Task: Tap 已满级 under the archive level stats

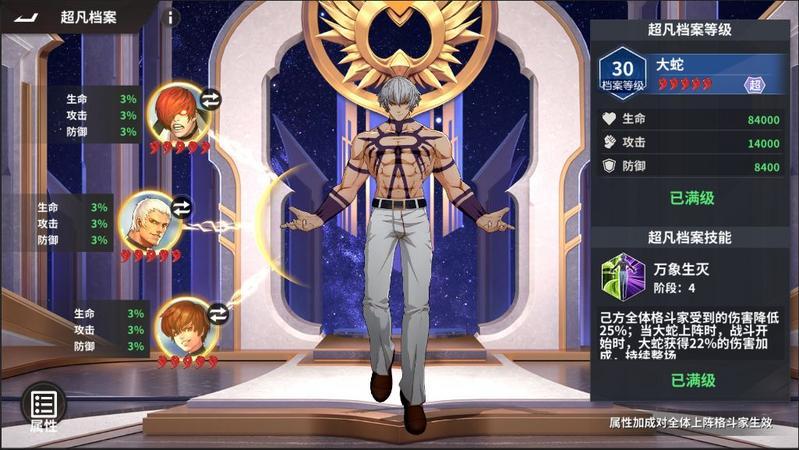Action: (691, 198)
